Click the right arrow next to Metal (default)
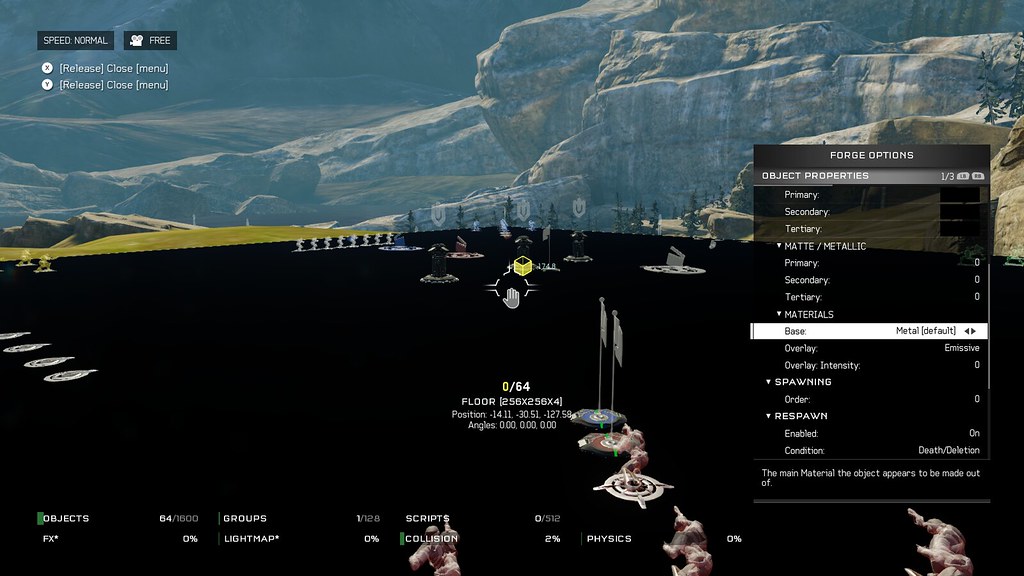The width and height of the screenshot is (1024, 576). tap(974, 331)
